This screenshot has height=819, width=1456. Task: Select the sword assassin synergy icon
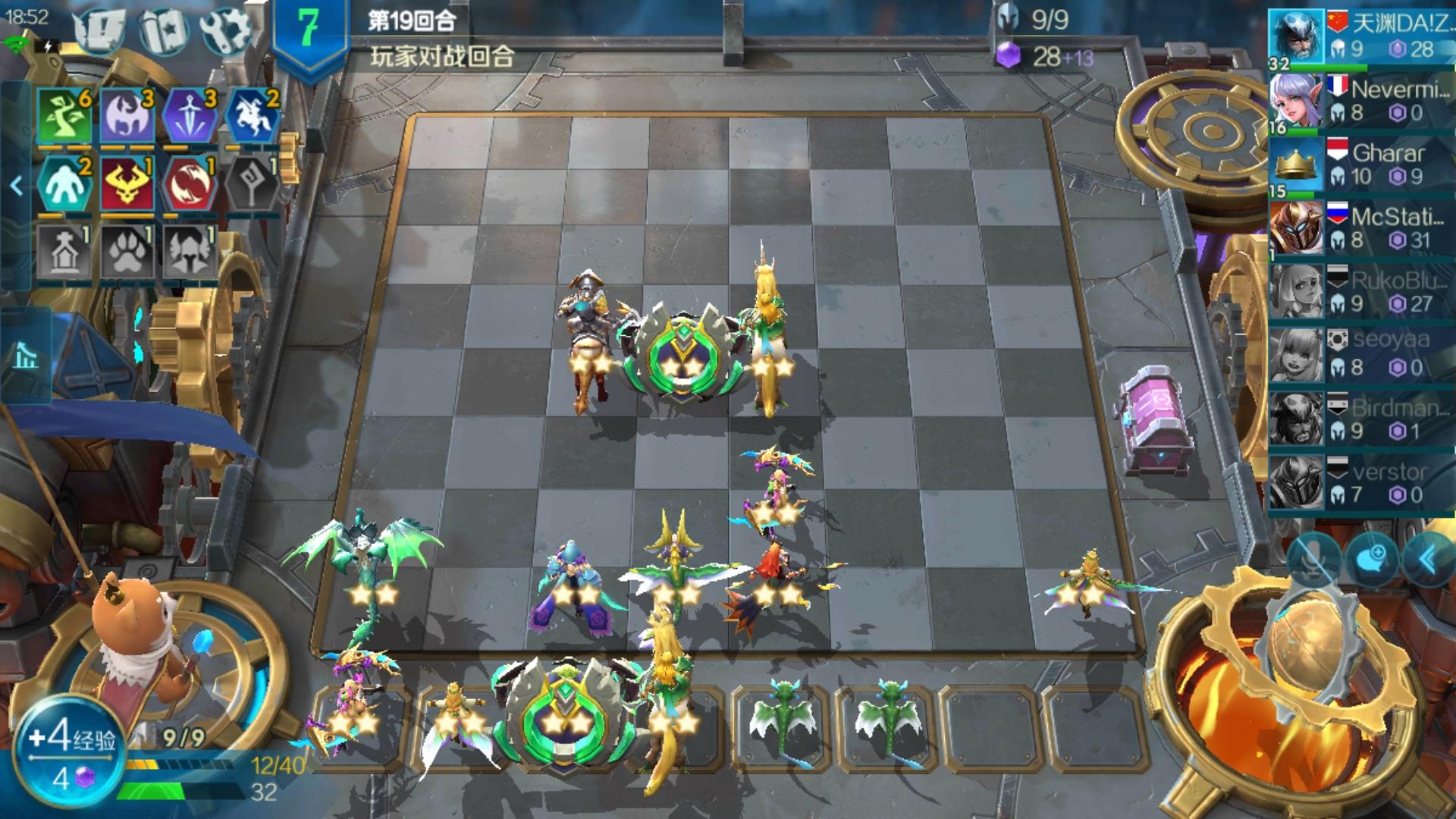(x=190, y=115)
